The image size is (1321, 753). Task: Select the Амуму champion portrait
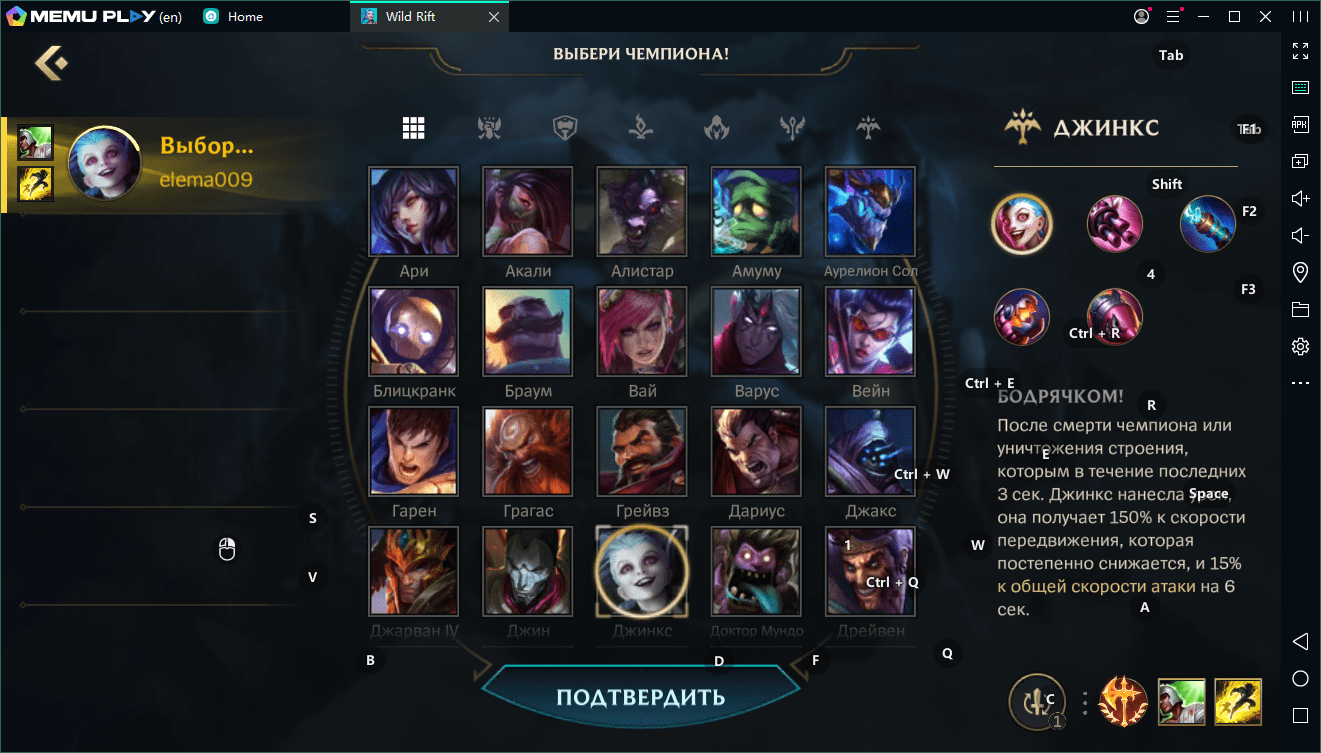pos(756,211)
